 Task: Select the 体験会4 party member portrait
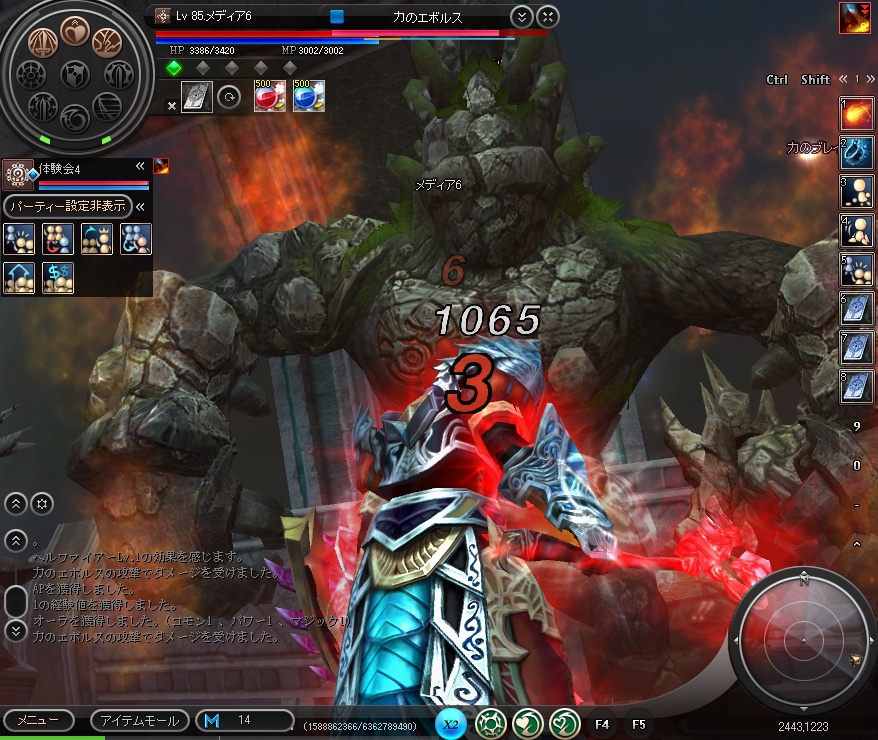coord(18,176)
